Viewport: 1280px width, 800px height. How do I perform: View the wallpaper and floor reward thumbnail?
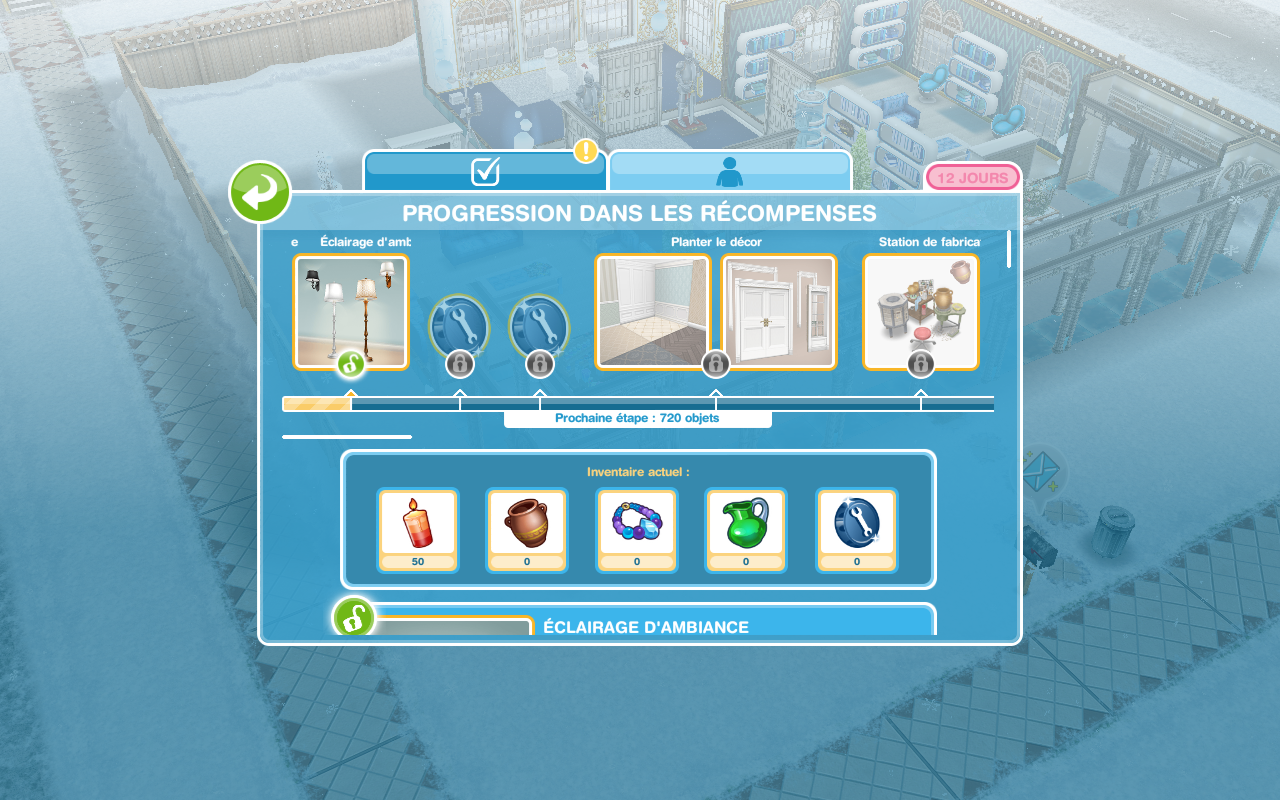(653, 312)
